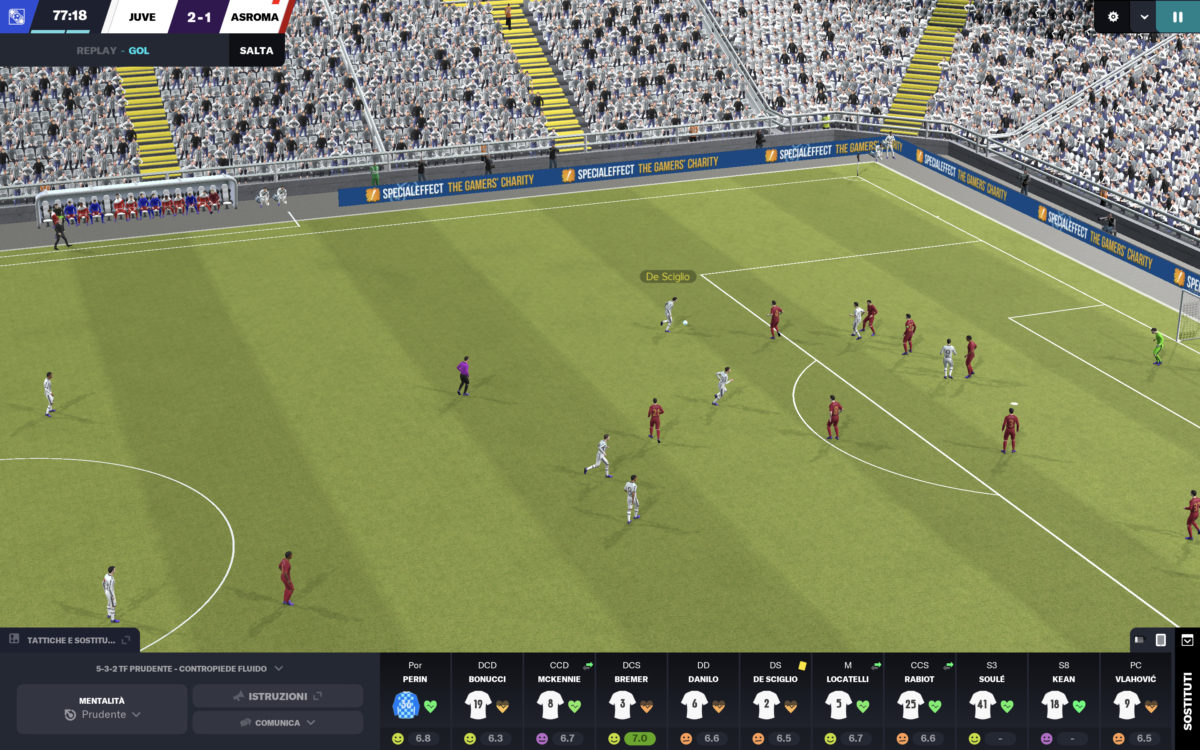Change the Prudente mentality dropdown
1200x750 pixels.
click(102, 715)
